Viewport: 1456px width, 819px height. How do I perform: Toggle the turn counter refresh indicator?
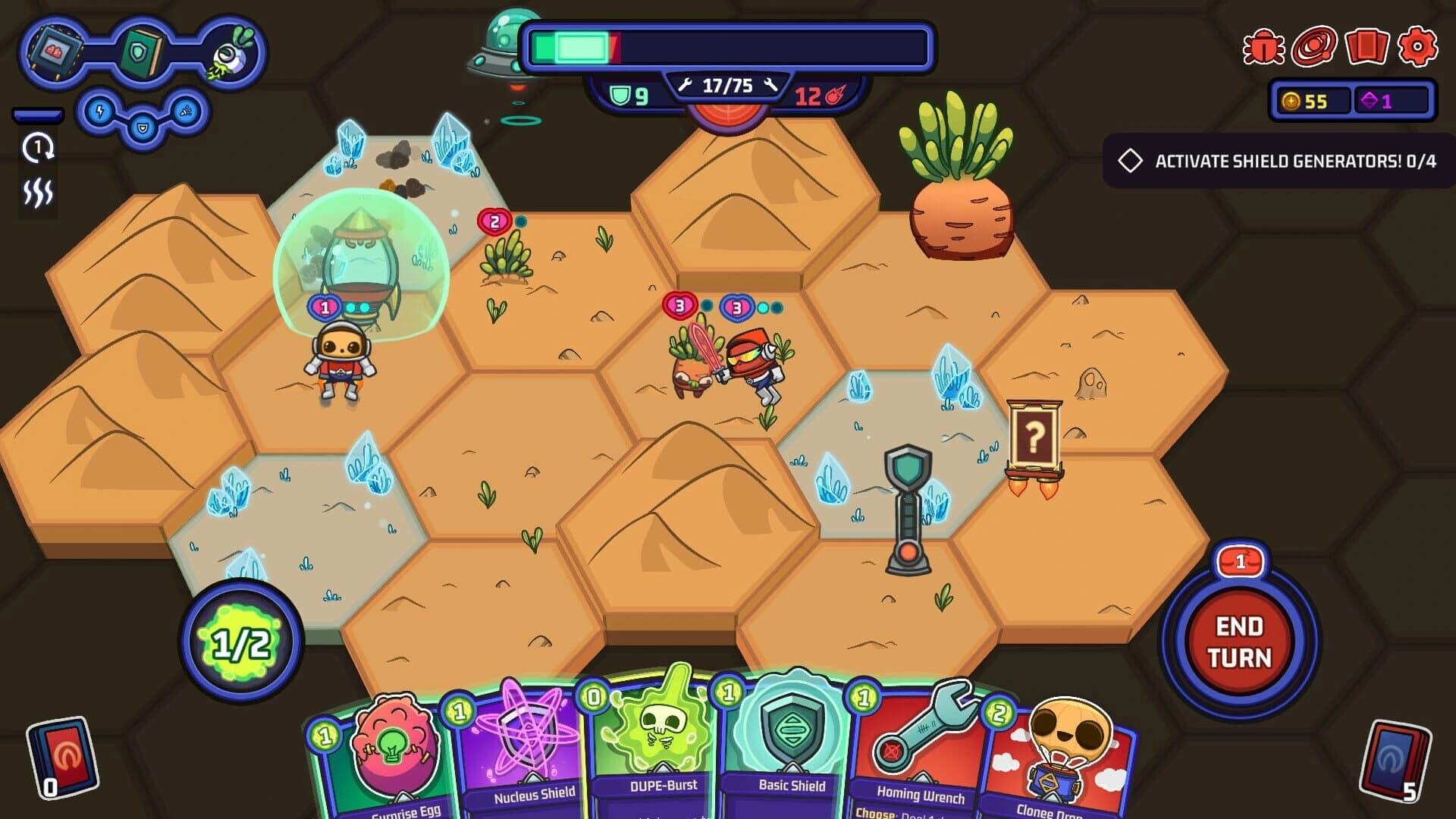[x=37, y=149]
